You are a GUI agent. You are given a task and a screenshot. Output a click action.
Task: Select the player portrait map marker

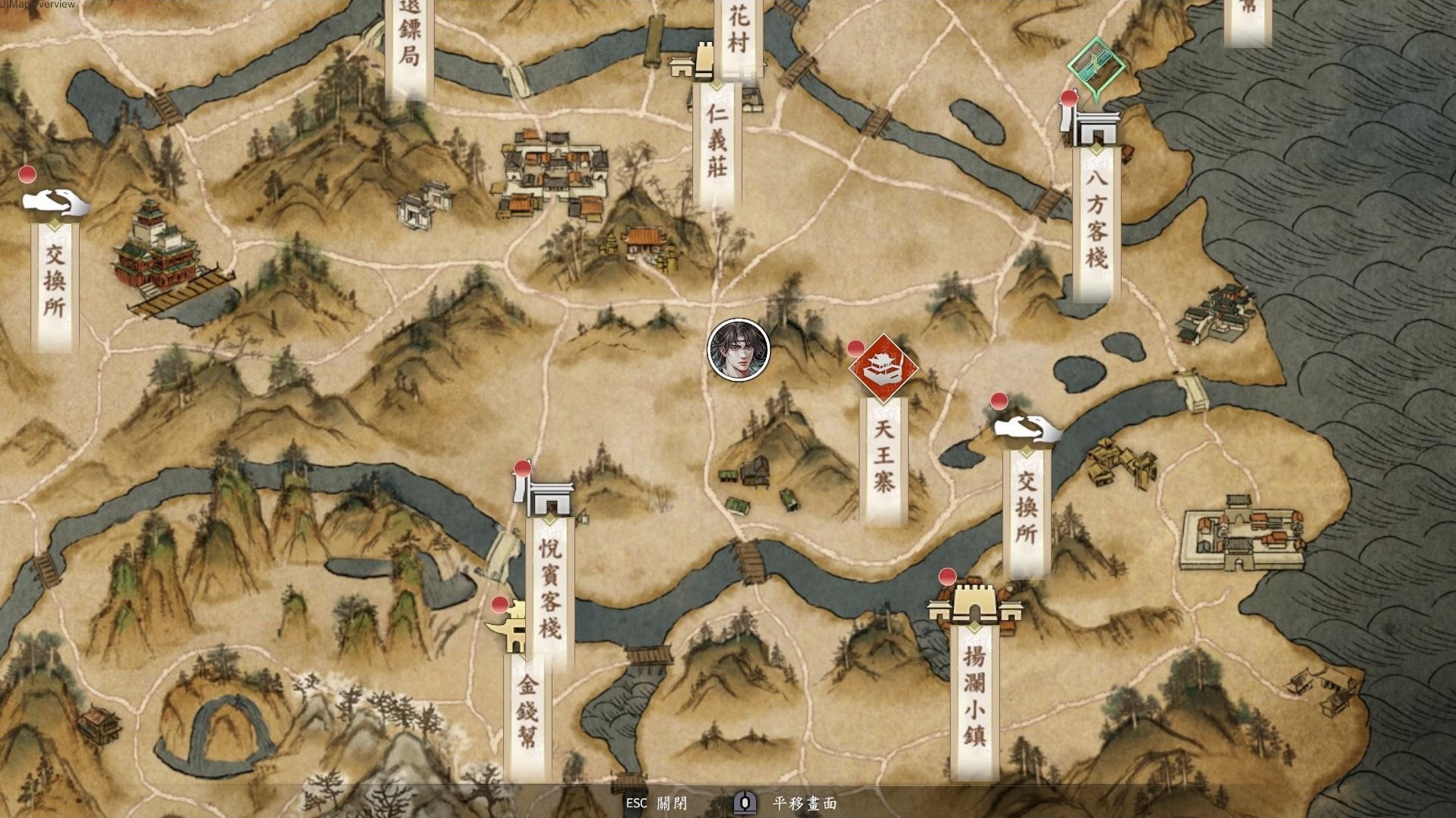(x=739, y=350)
